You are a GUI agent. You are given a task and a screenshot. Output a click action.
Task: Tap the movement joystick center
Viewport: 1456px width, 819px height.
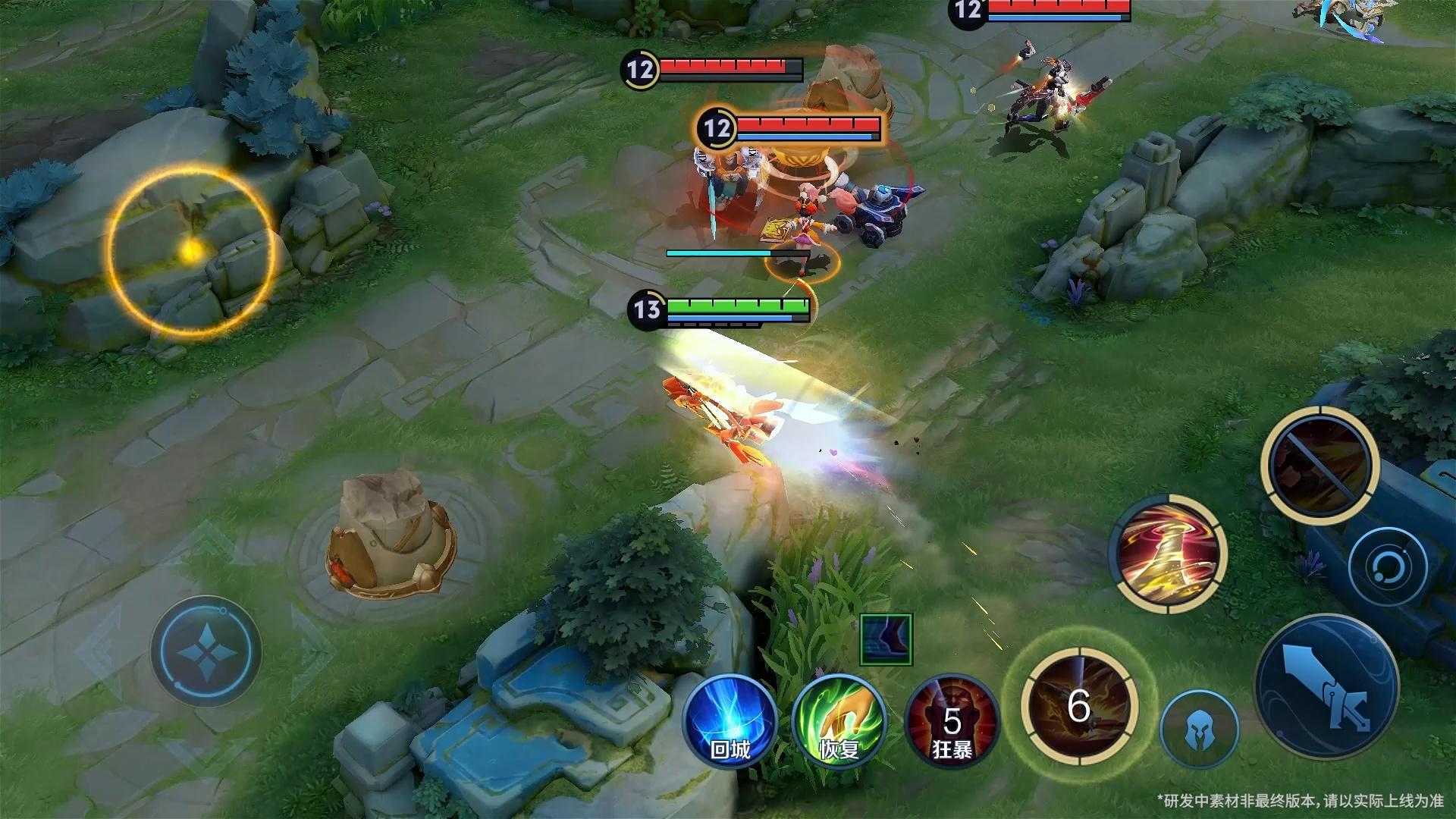coord(206,652)
